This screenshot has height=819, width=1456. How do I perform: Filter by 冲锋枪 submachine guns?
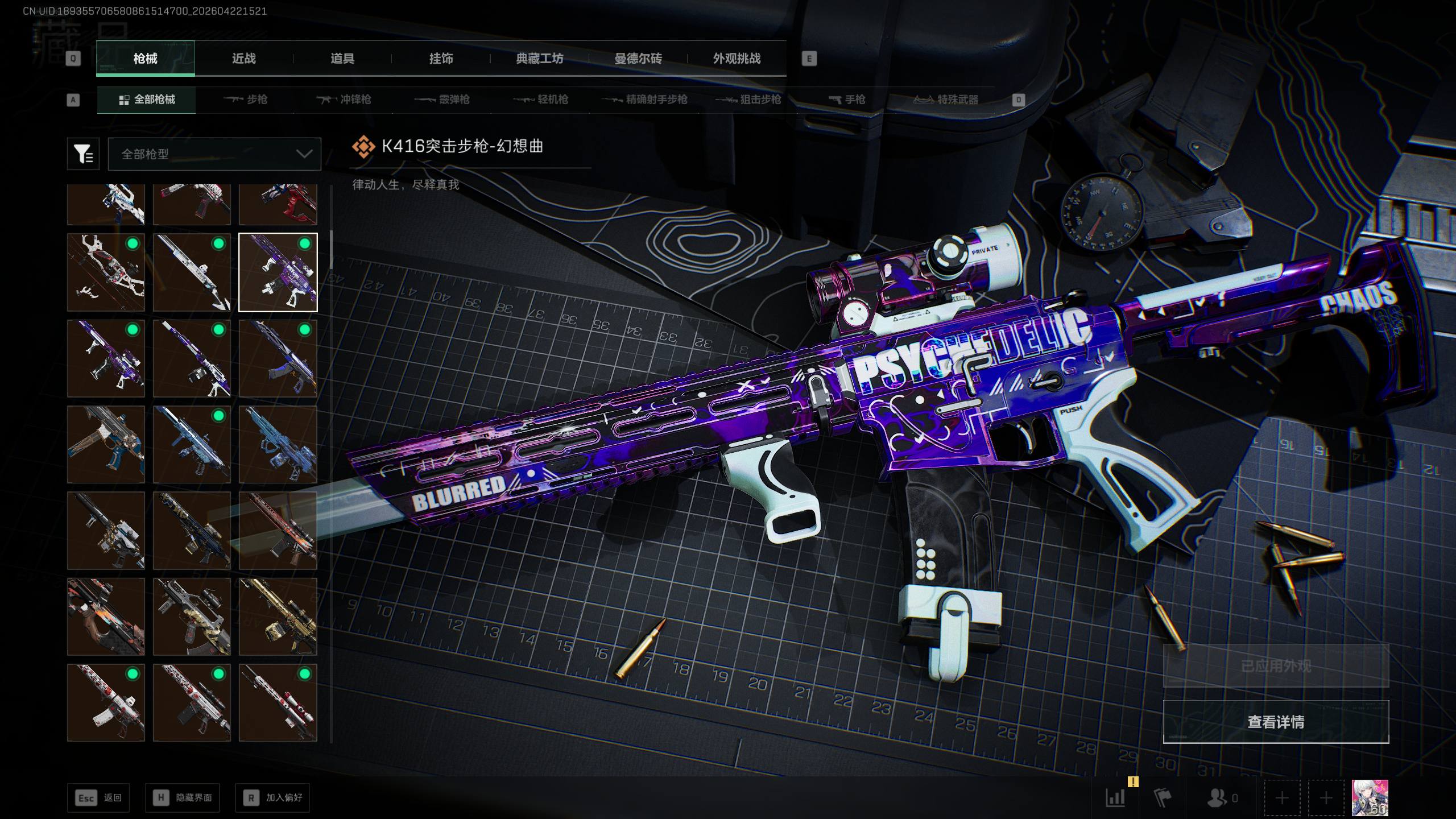[x=344, y=100]
